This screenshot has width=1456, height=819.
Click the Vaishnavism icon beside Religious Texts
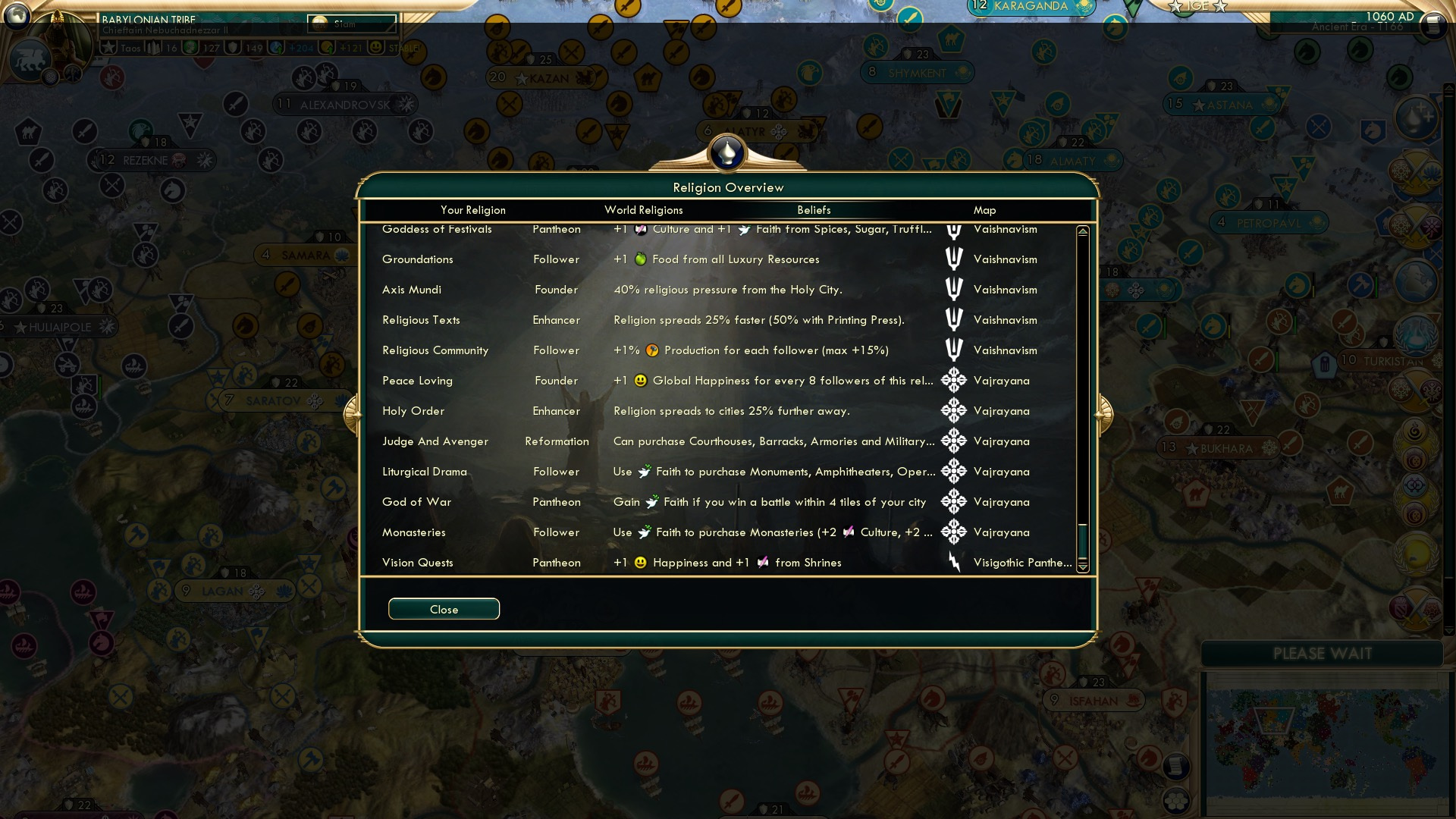pyautogui.click(x=953, y=319)
